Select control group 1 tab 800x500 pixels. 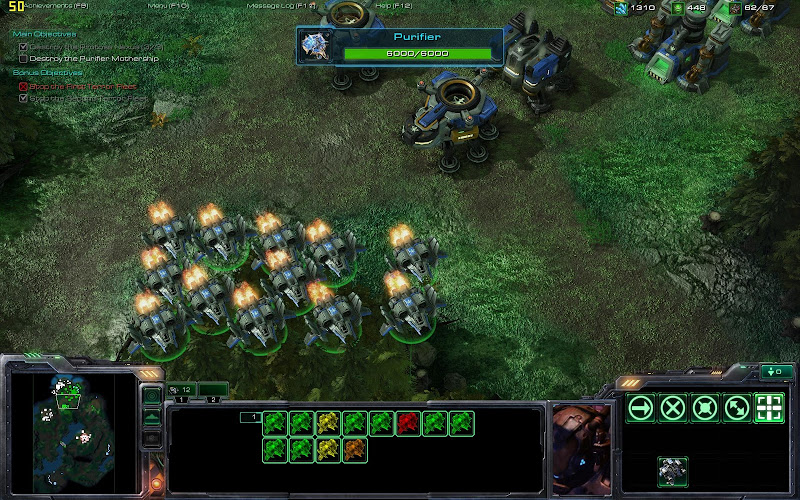[x=180, y=399]
